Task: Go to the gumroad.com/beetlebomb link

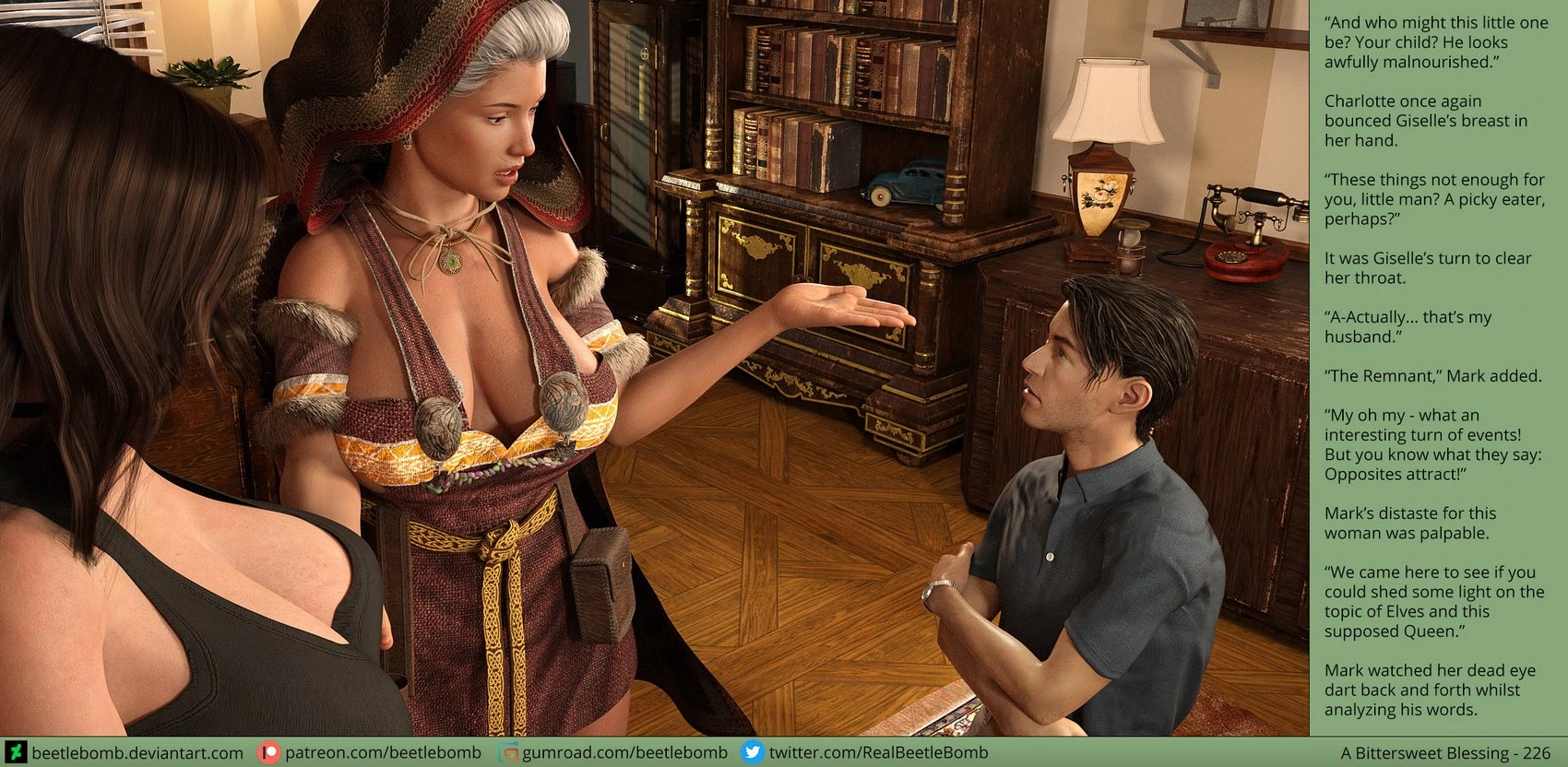Action: [624, 753]
